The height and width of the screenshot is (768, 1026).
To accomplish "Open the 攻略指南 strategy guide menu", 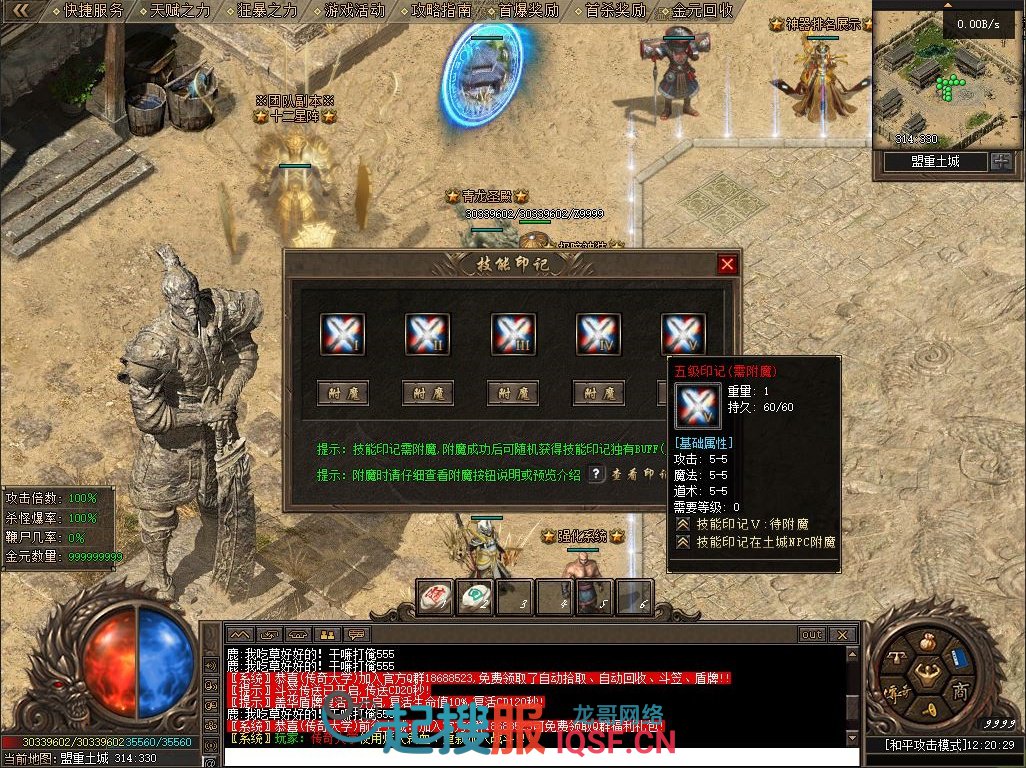I will pos(442,11).
